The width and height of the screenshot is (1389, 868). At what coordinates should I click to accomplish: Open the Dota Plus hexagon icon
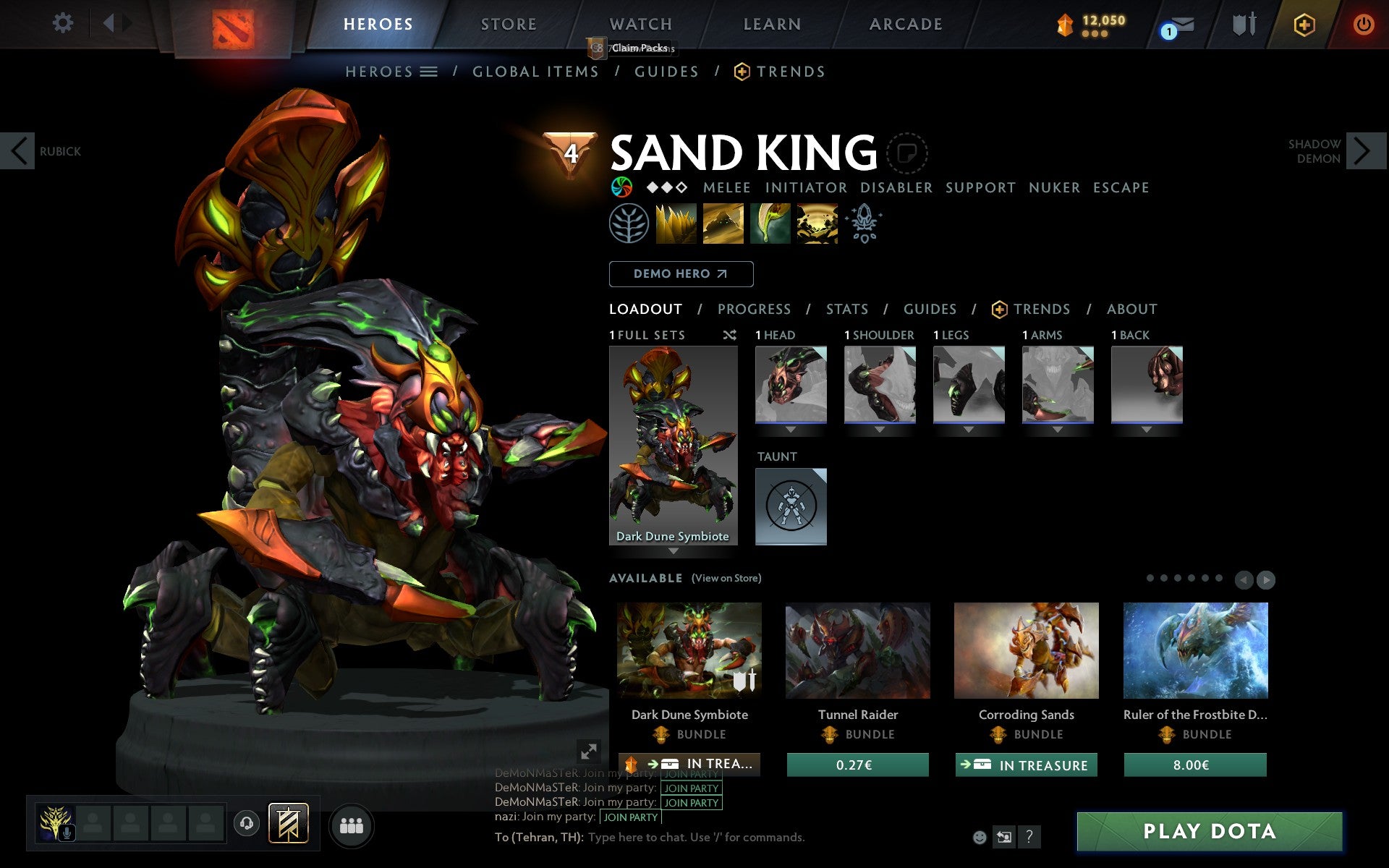pyautogui.click(x=1304, y=24)
